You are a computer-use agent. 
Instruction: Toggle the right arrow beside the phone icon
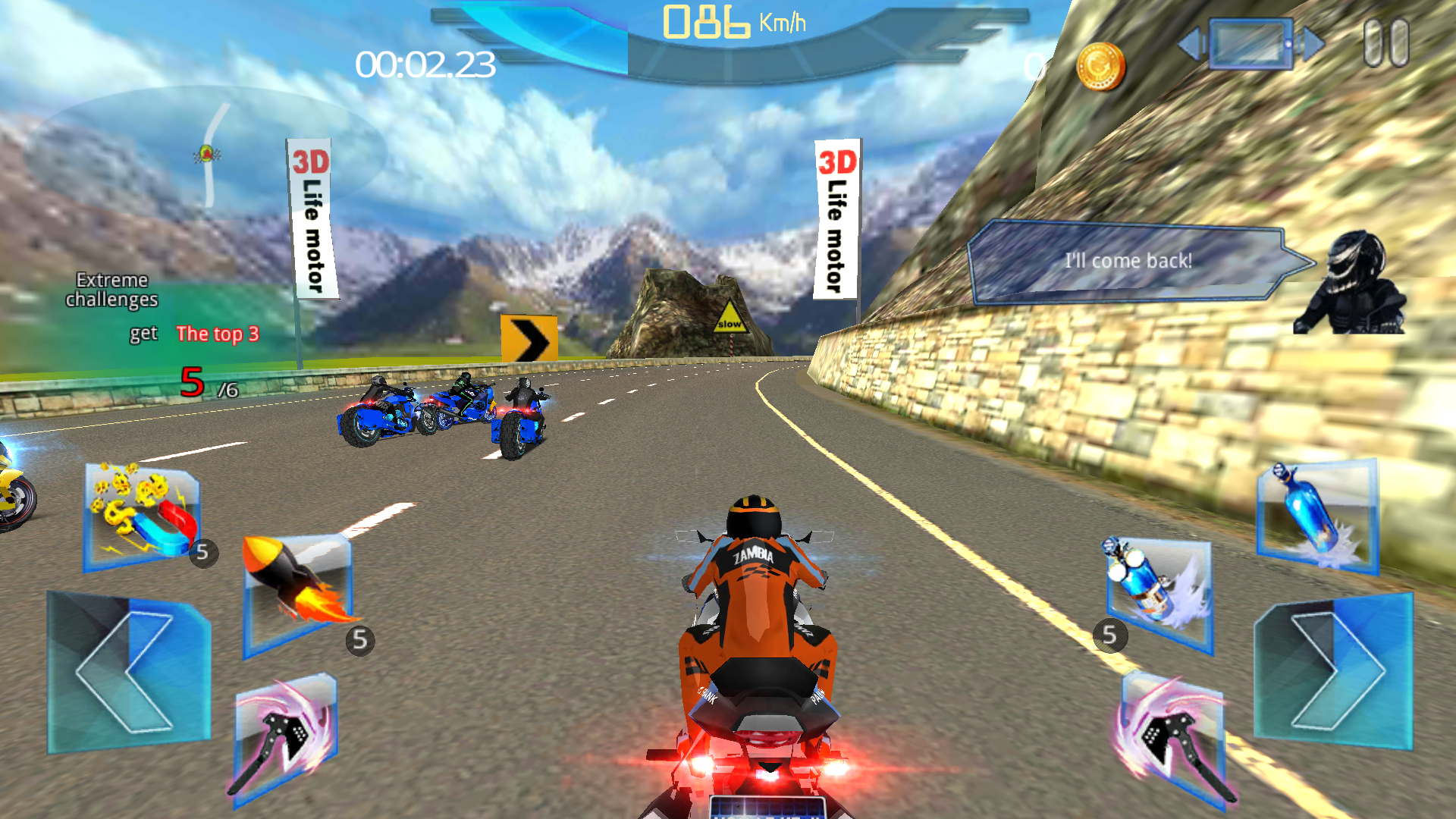(1310, 44)
